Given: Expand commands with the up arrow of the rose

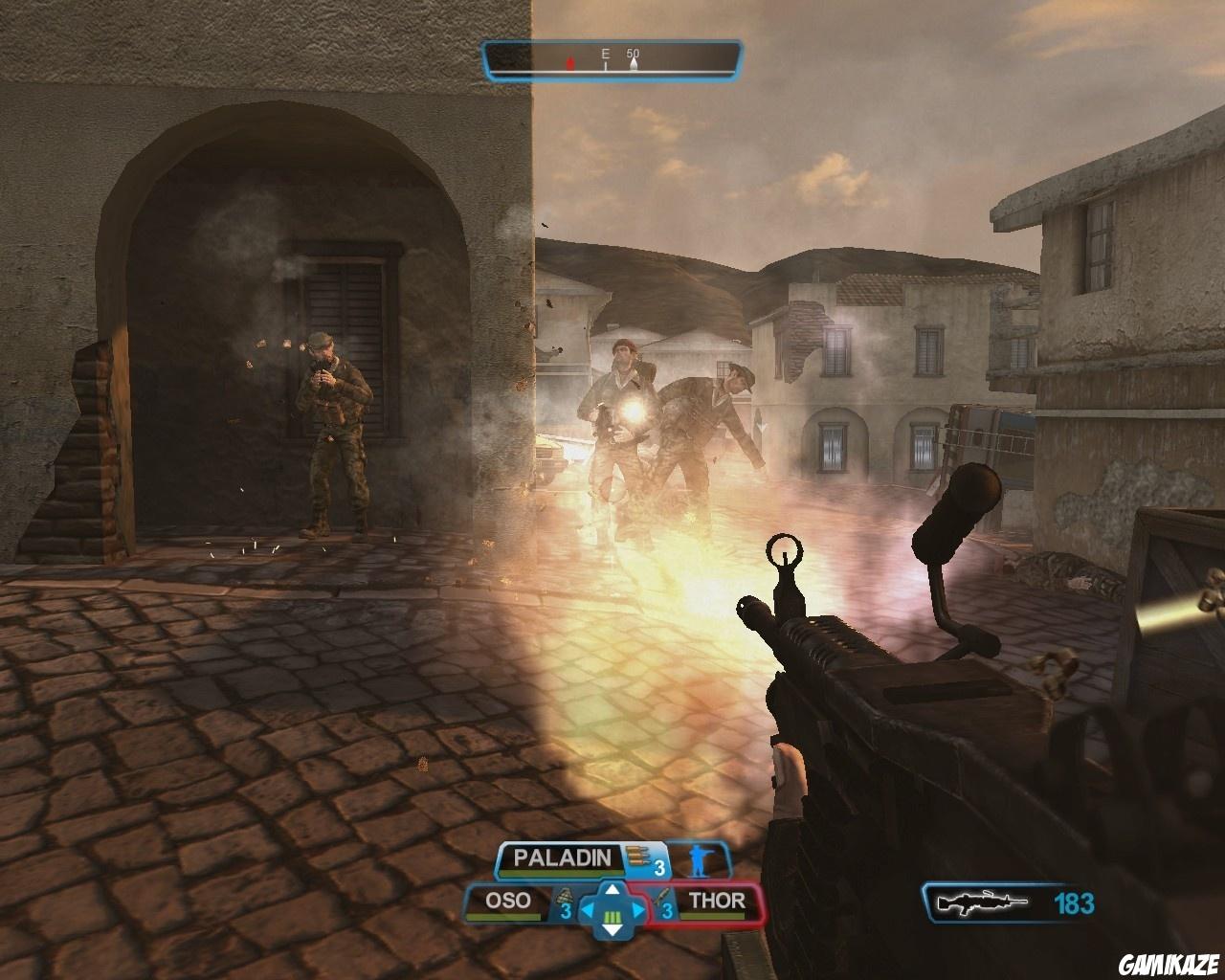Looking at the screenshot, I should click(x=612, y=890).
